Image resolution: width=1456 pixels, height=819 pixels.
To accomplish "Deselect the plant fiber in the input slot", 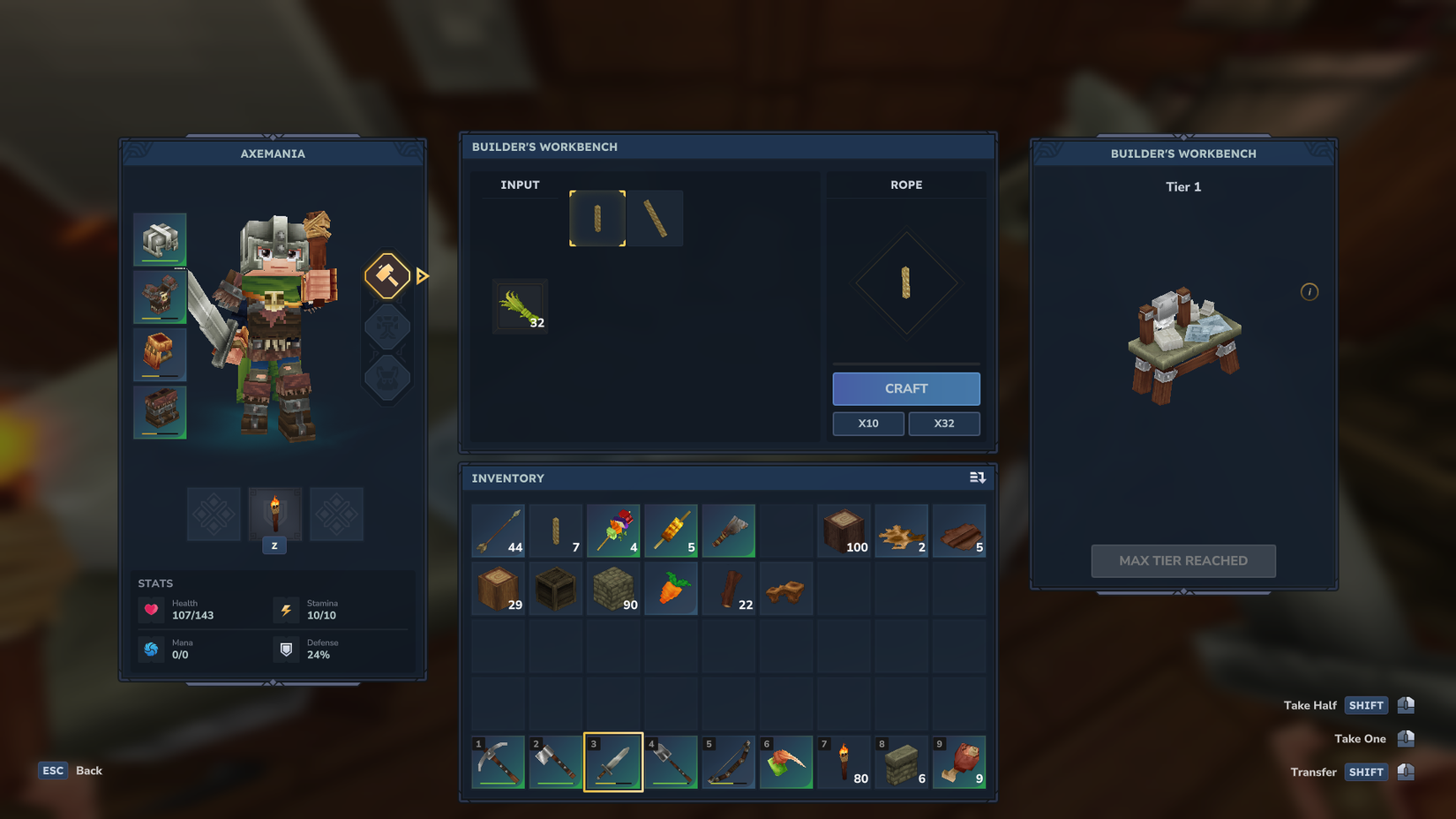I will pos(519,306).
